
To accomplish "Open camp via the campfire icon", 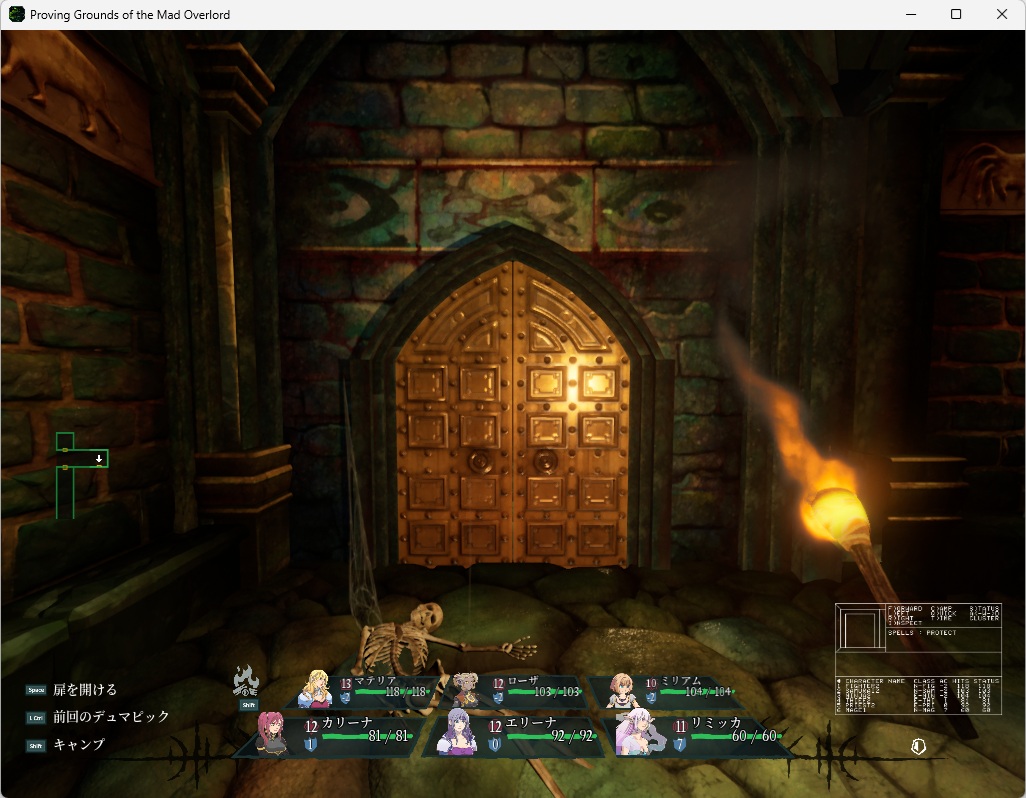I will click(x=246, y=682).
